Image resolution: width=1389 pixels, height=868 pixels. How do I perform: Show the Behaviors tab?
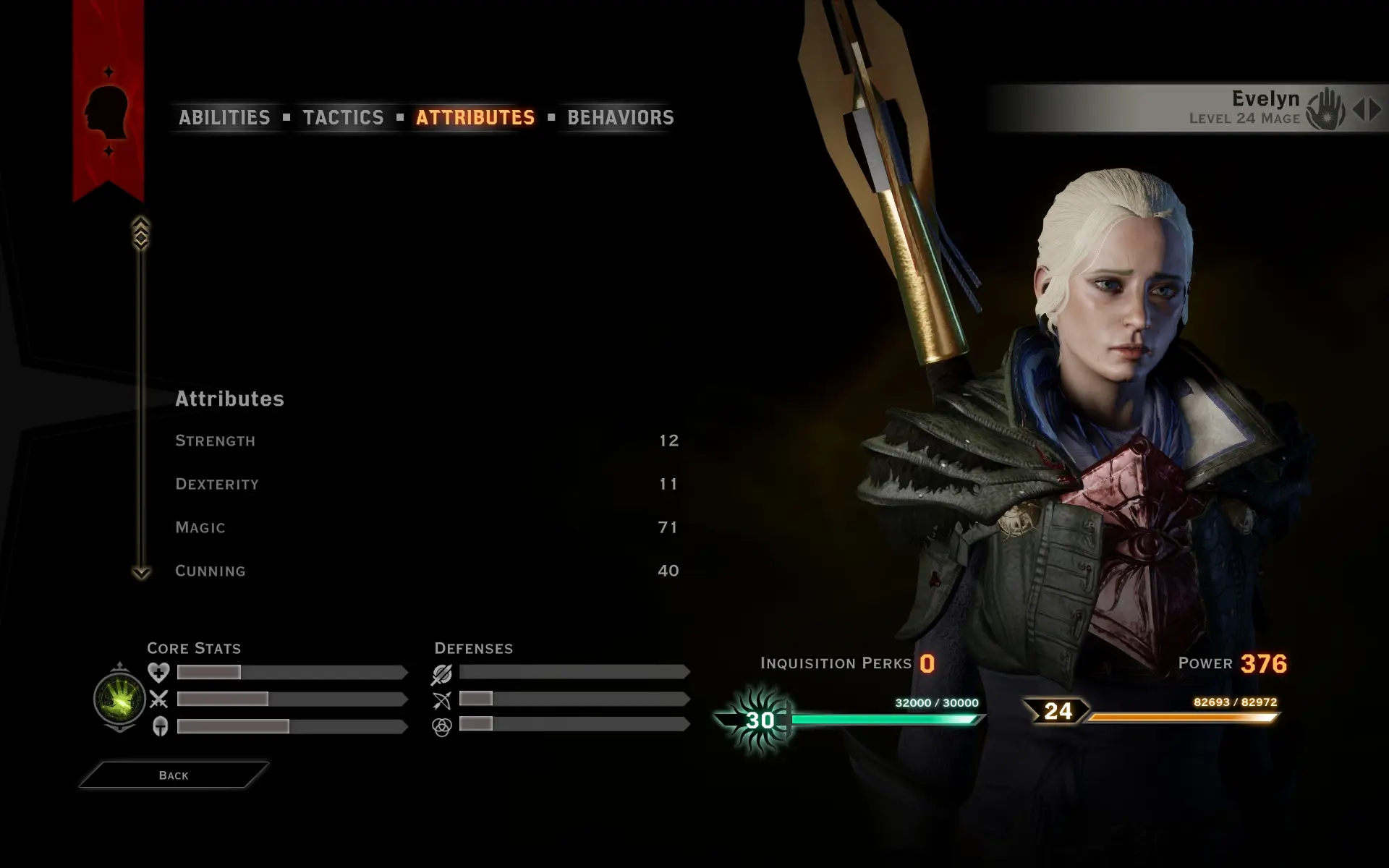pyautogui.click(x=620, y=117)
